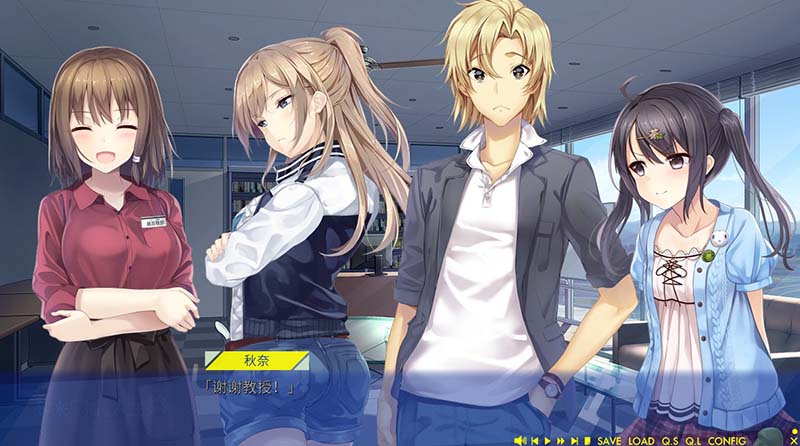Click the speaker voice icon
This screenshot has height=446, width=800.
520,441
